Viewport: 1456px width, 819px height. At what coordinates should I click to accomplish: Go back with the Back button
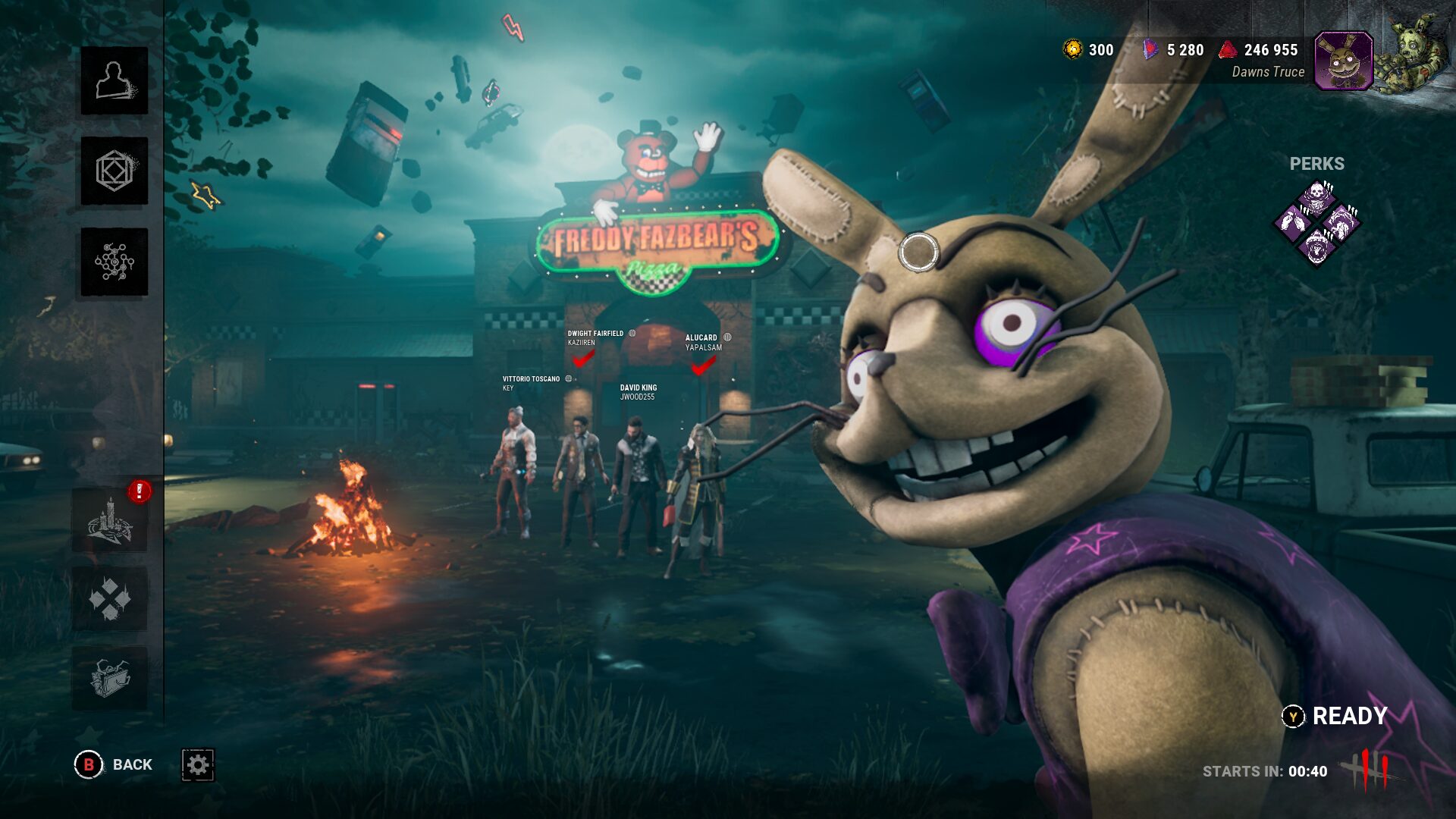coord(114,764)
